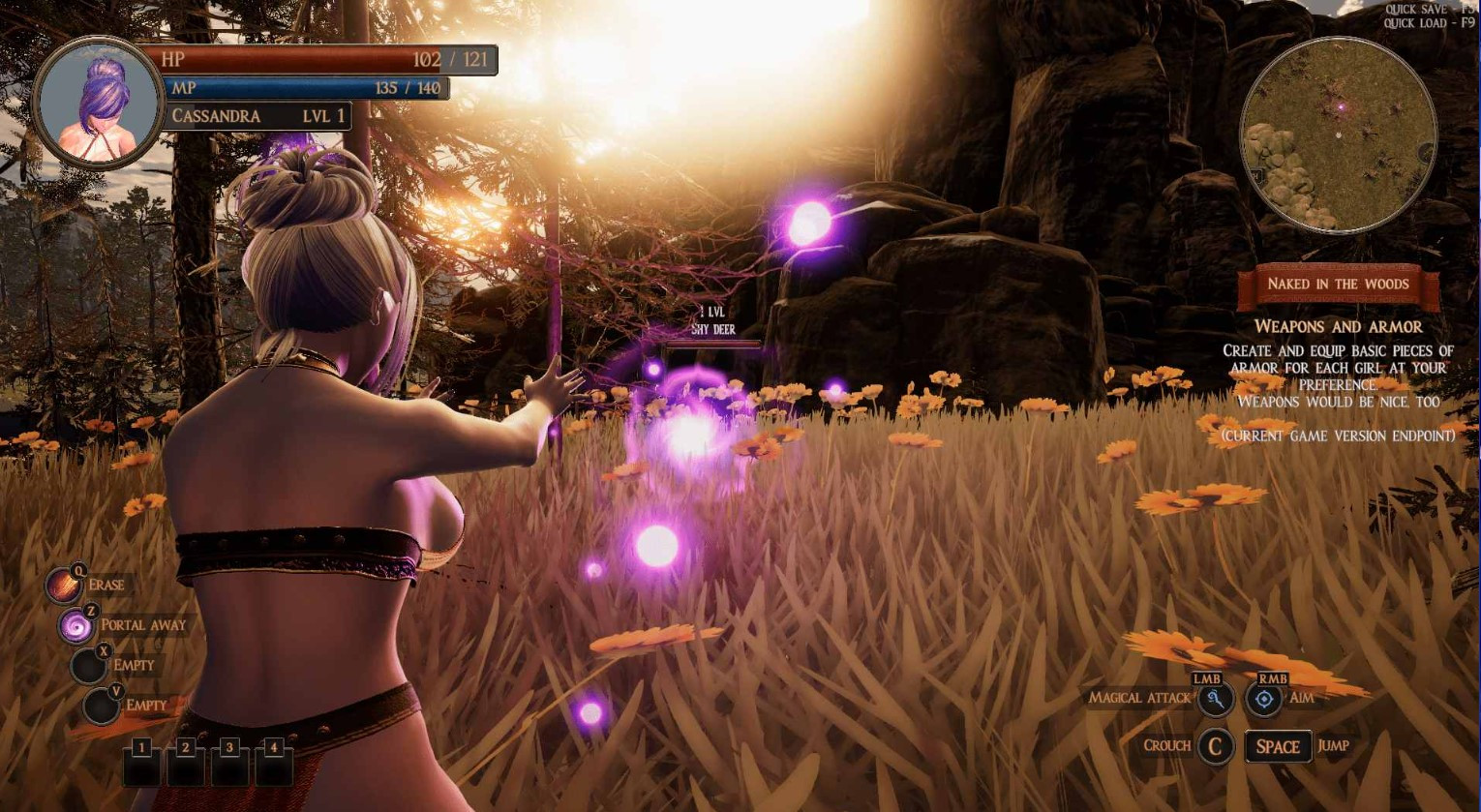Select the Aim crosshair icon
The image size is (1481, 812).
click(x=1264, y=699)
